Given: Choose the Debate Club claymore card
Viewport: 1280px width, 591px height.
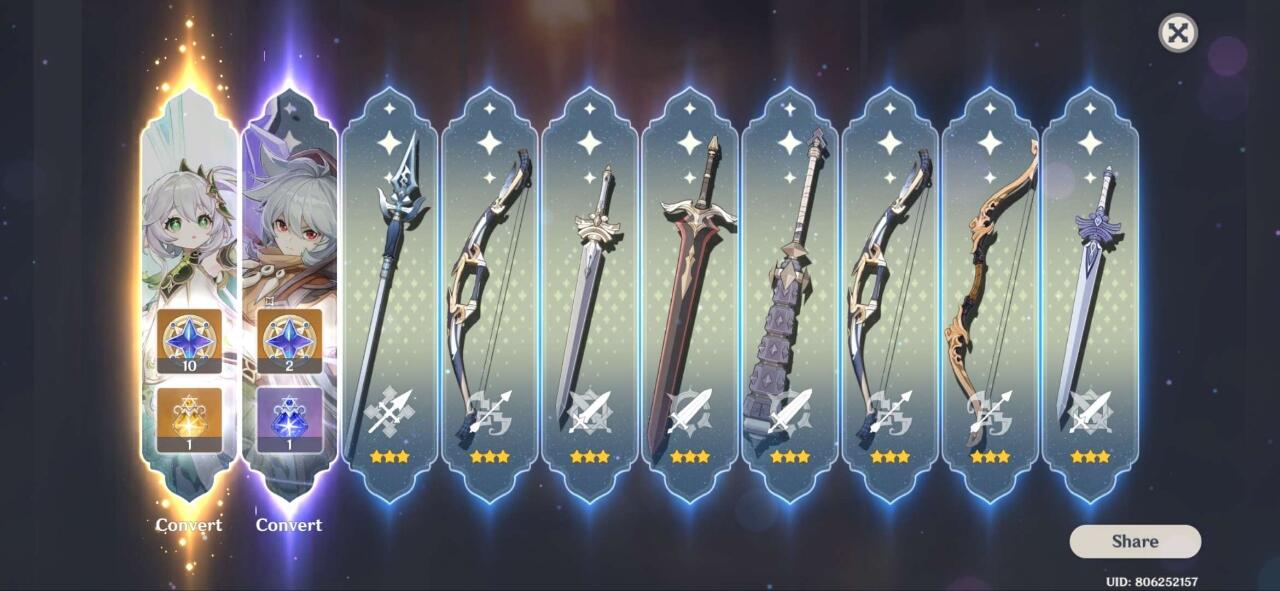Looking at the screenshot, I should (789, 290).
